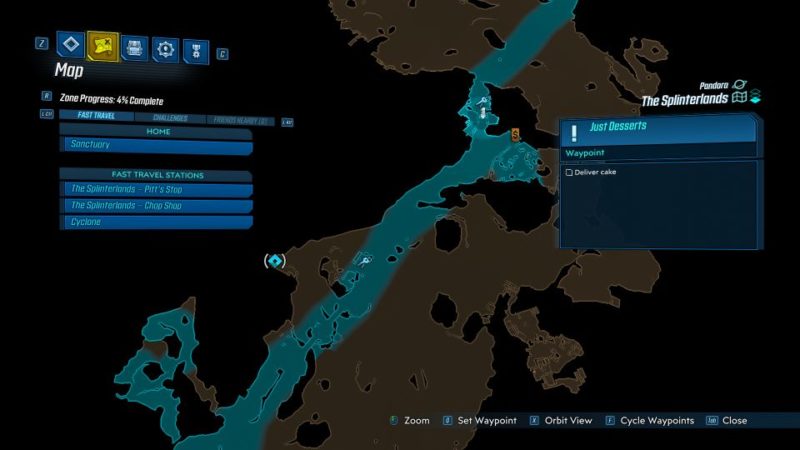The height and width of the screenshot is (450, 800).
Task: Choose The Splinterlands – Pitt's Stop station
Action: [156, 189]
